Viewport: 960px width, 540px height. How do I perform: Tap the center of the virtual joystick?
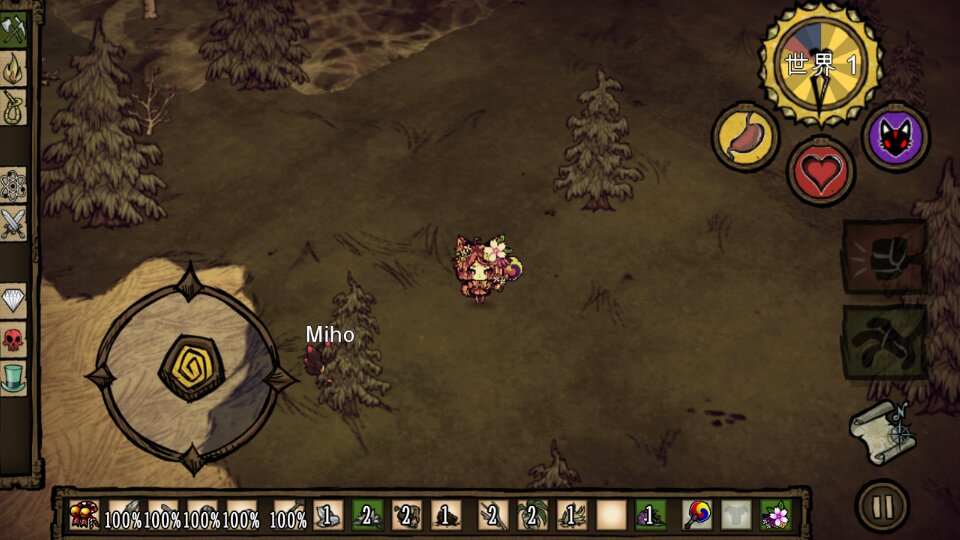(x=190, y=368)
